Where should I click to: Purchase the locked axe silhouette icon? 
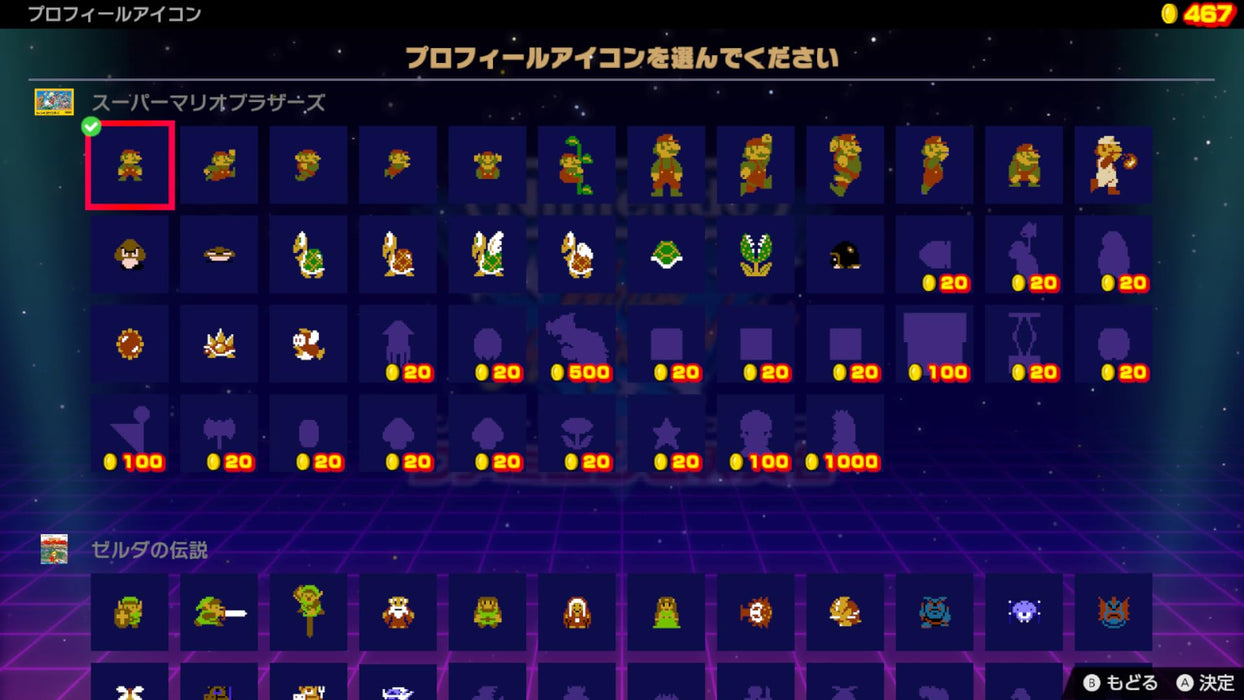[x=219, y=434]
